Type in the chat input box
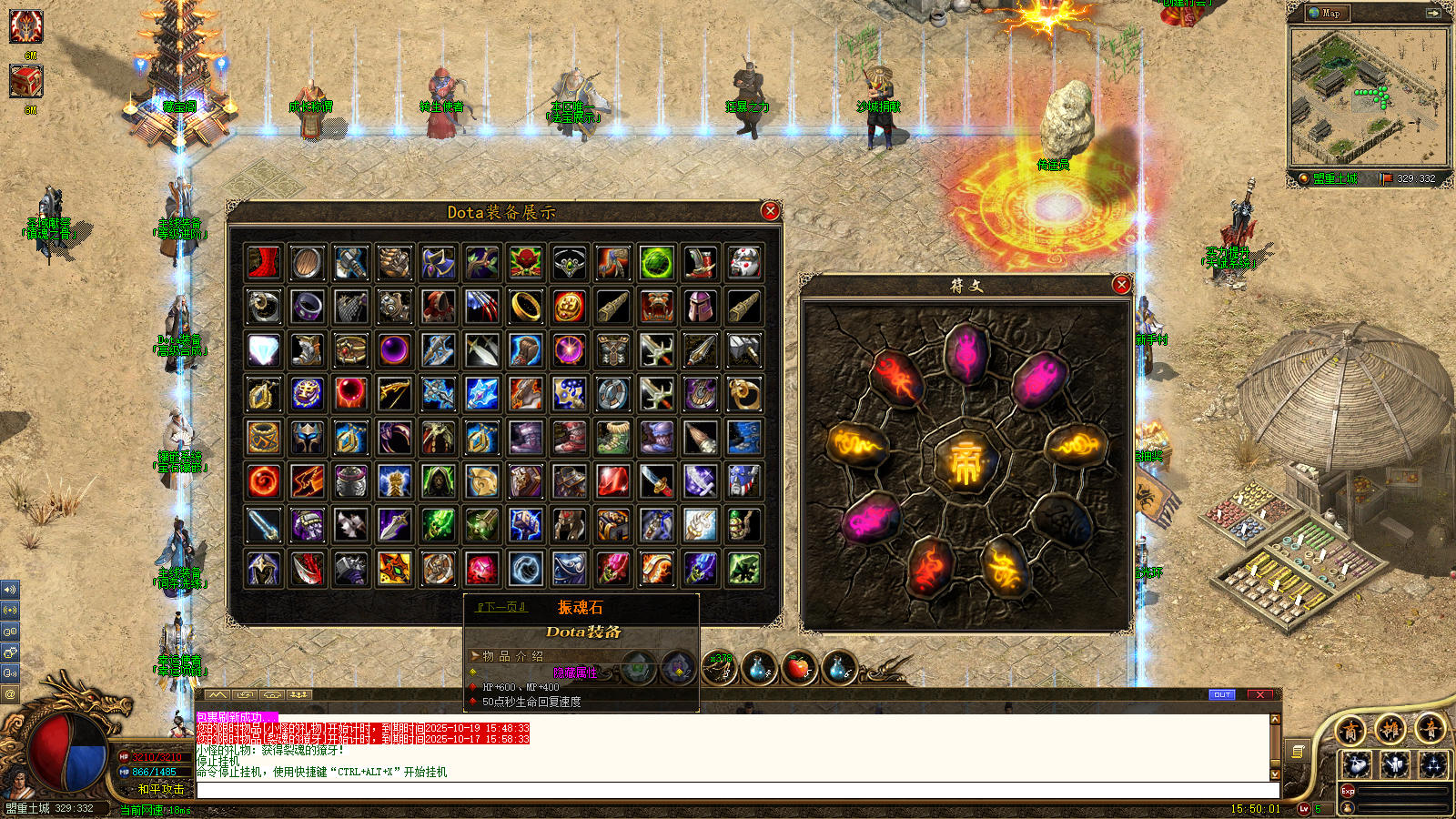Viewport: 1456px width, 819px height. pyautogui.click(x=728, y=790)
